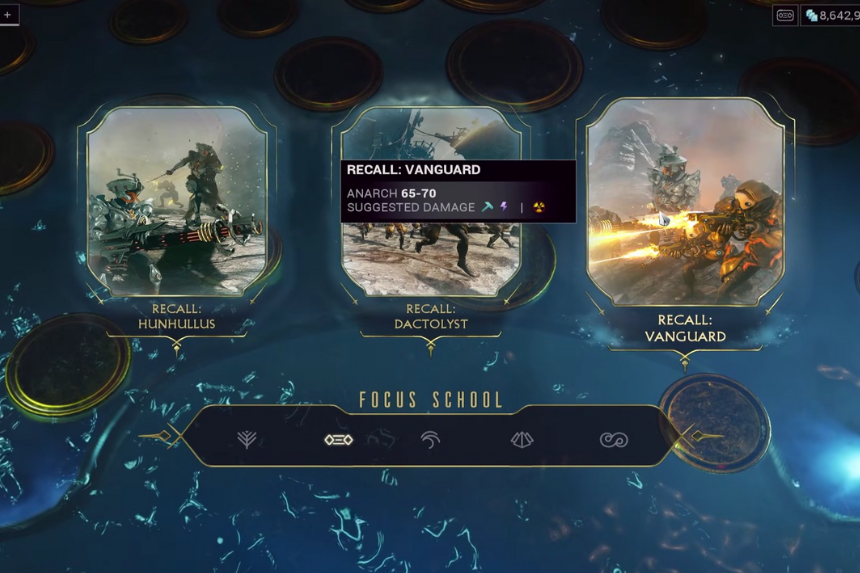Click the plus button in the corner
Image resolution: width=860 pixels, height=573 pixels.
click(8, 15)
